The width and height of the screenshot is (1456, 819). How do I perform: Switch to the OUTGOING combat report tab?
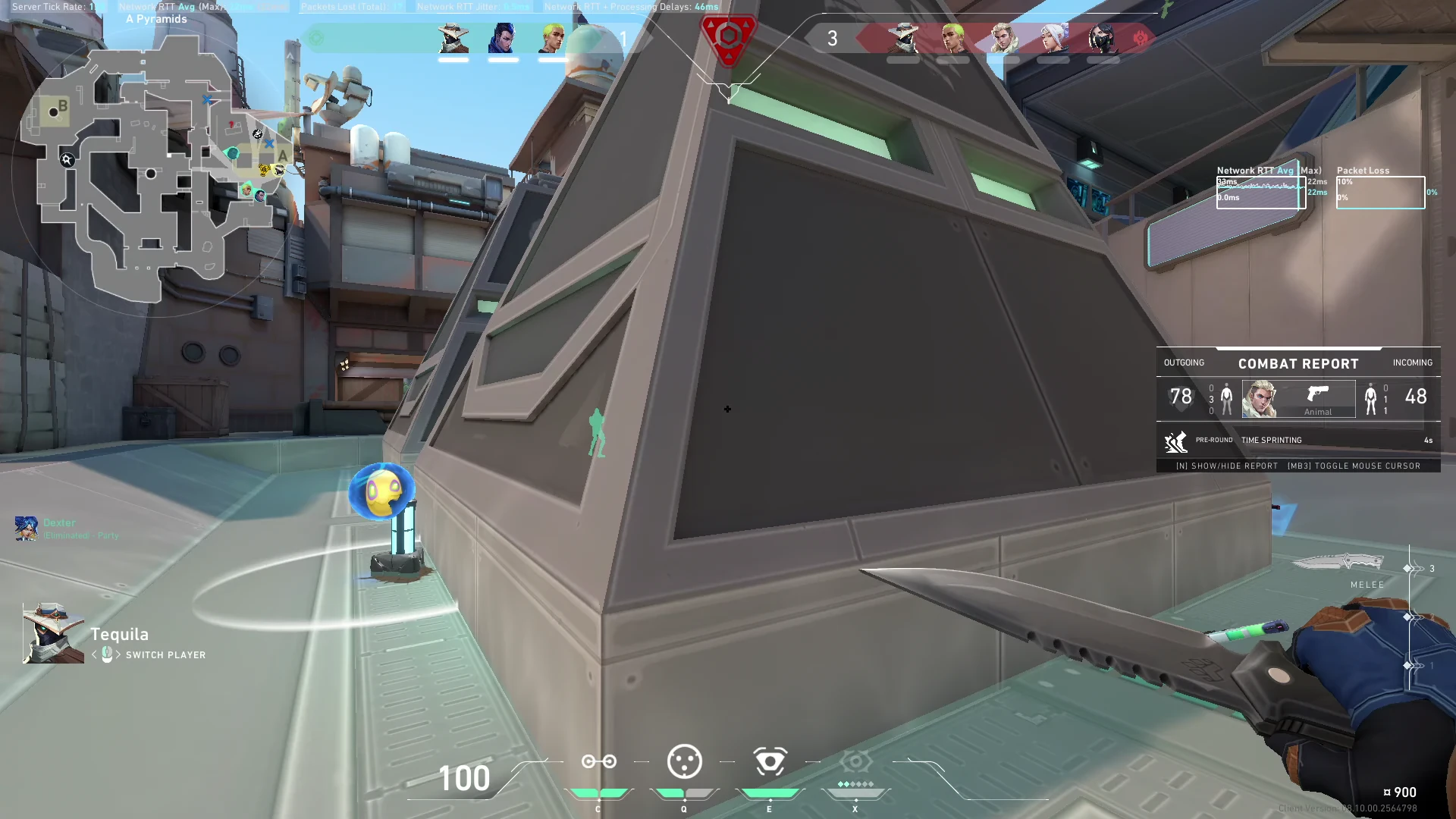click(1183, 362)
